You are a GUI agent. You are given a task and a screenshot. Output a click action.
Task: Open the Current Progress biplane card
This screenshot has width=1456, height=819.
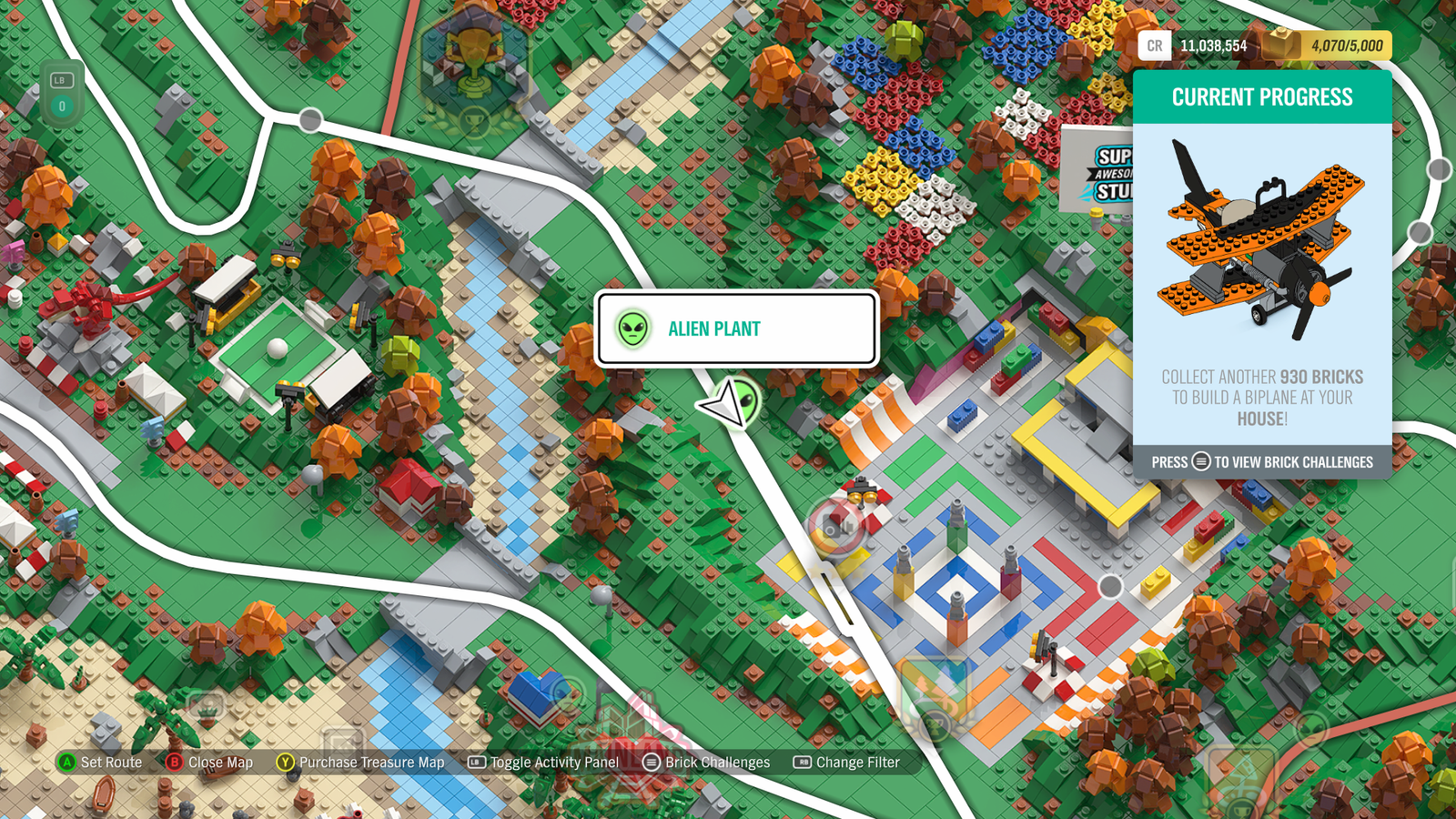click(x=1262, y=273)
